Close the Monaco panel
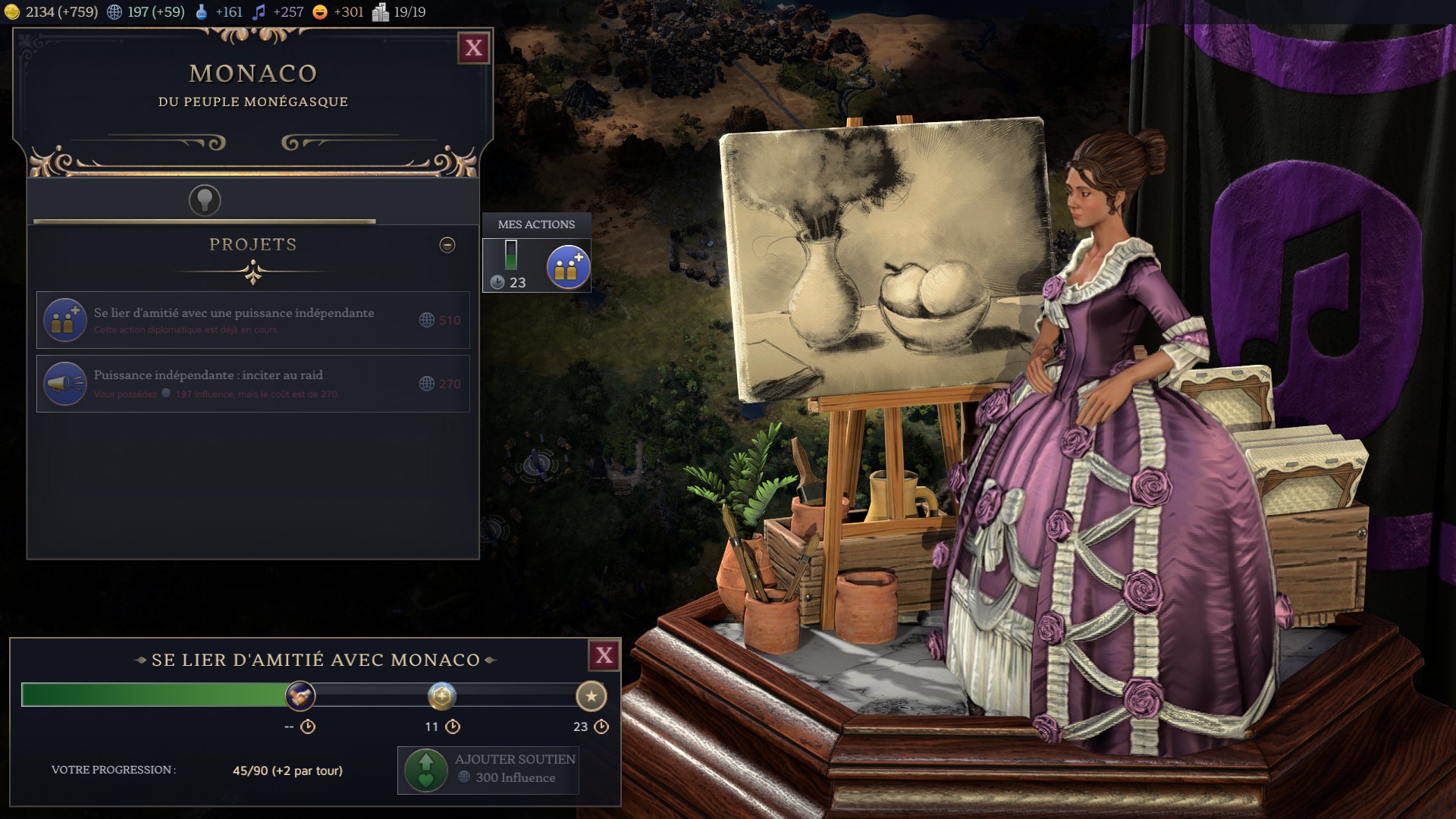1456x819 pixels. pos(474,49)
